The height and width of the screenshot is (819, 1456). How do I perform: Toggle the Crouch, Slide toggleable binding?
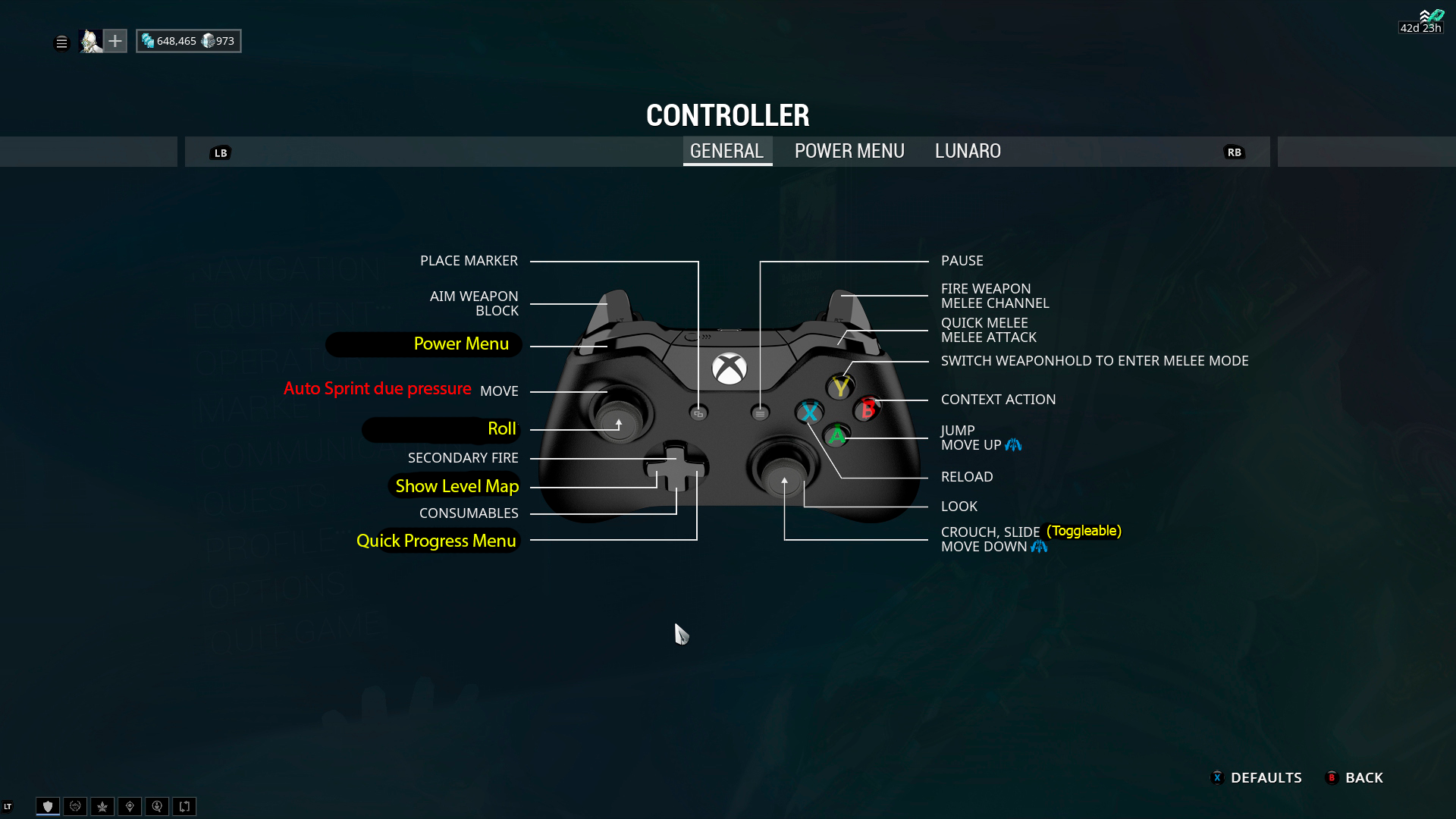[1083, 532]
